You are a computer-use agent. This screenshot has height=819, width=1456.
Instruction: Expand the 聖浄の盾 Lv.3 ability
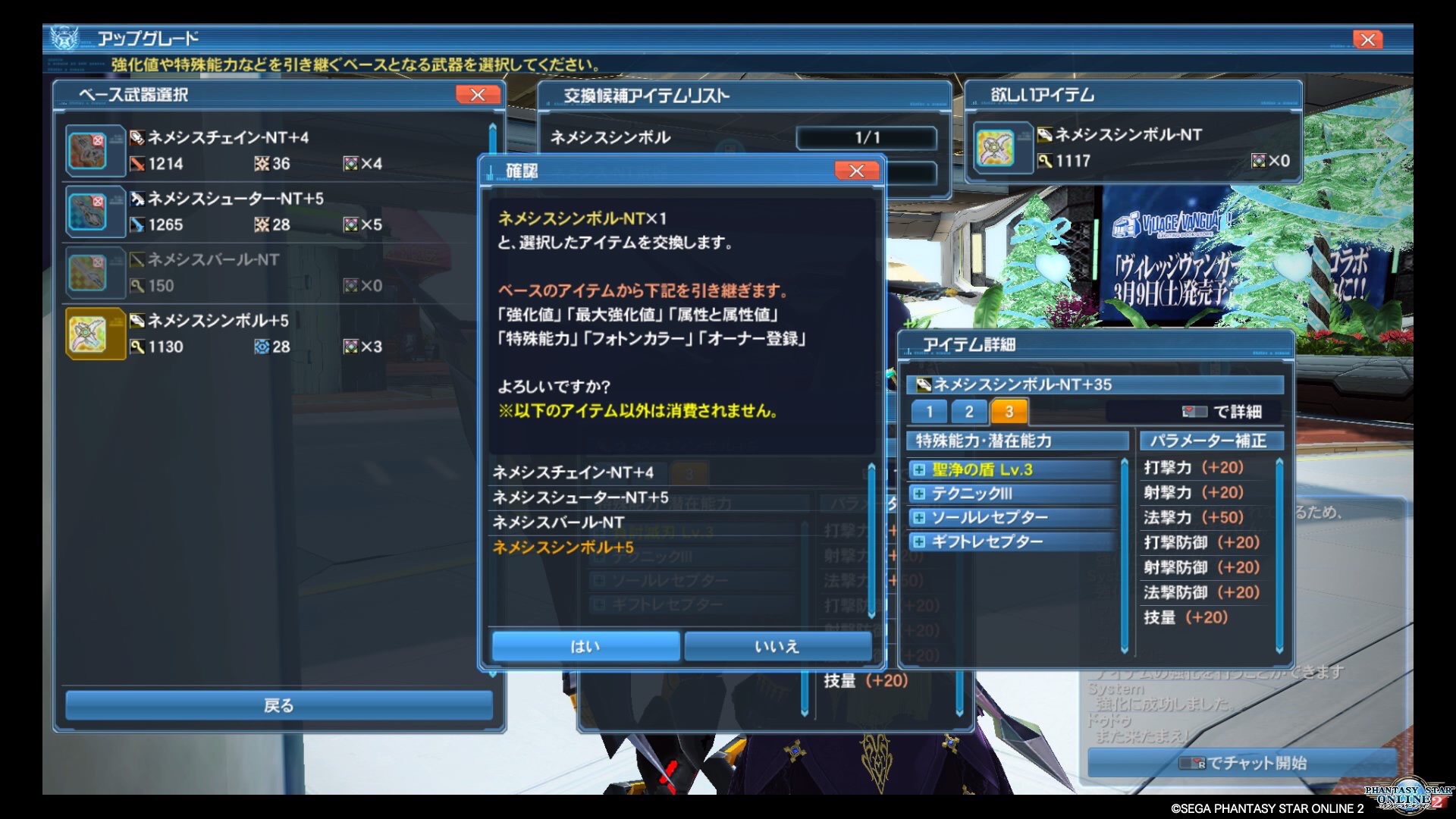(919, 470)
